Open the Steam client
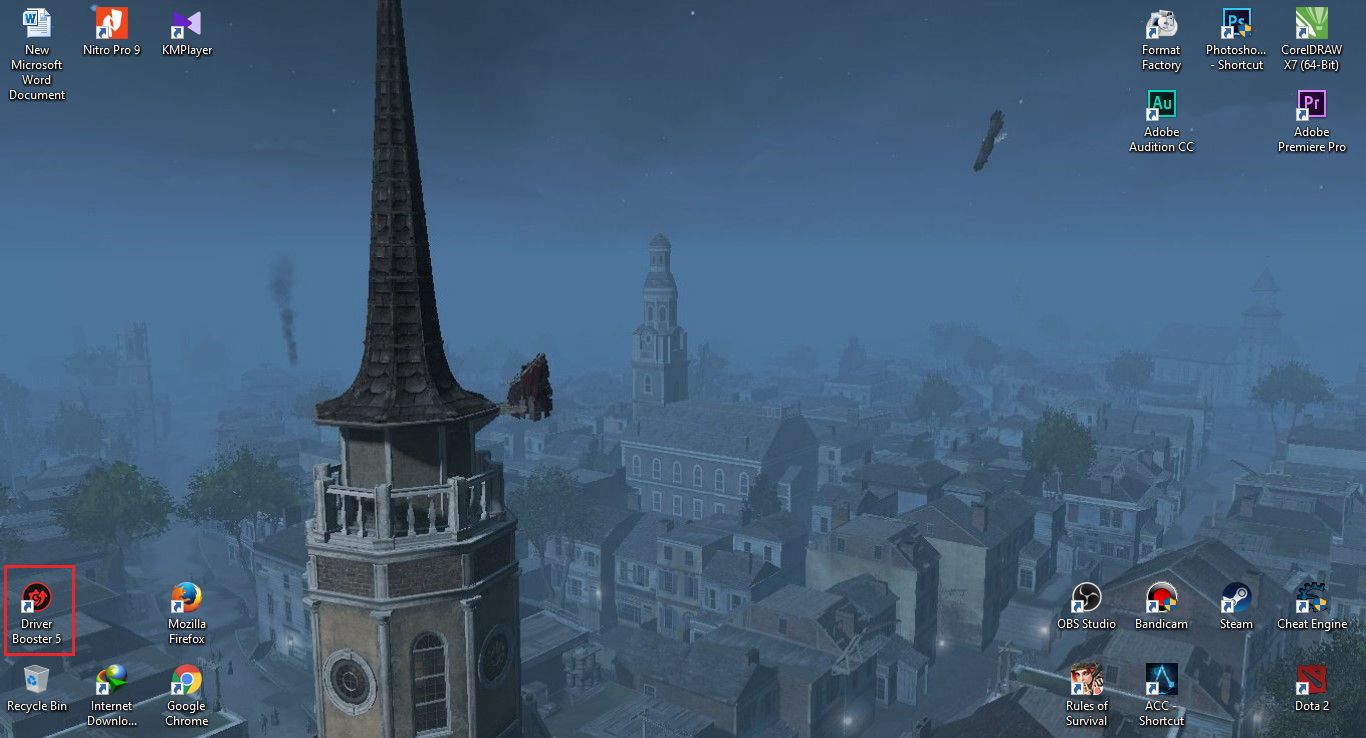The height and width of the screenshot is (738, 1366). click(1236, 596)
